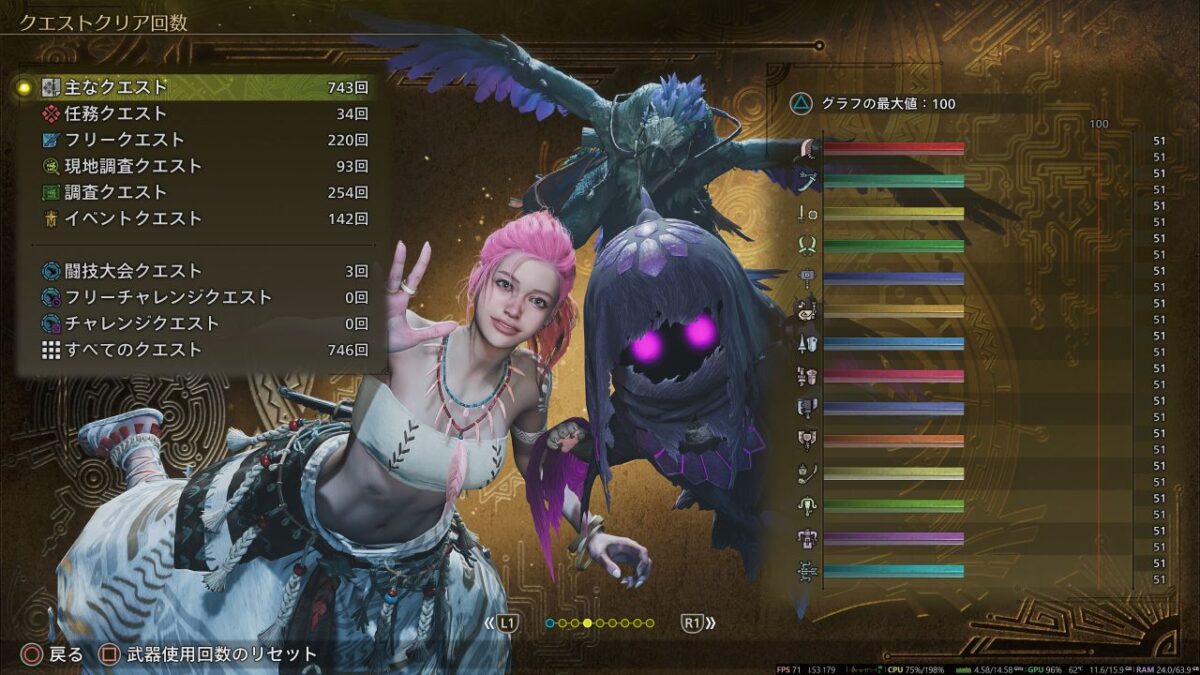Advance to the next page with the right arrows

click(699, 623)
